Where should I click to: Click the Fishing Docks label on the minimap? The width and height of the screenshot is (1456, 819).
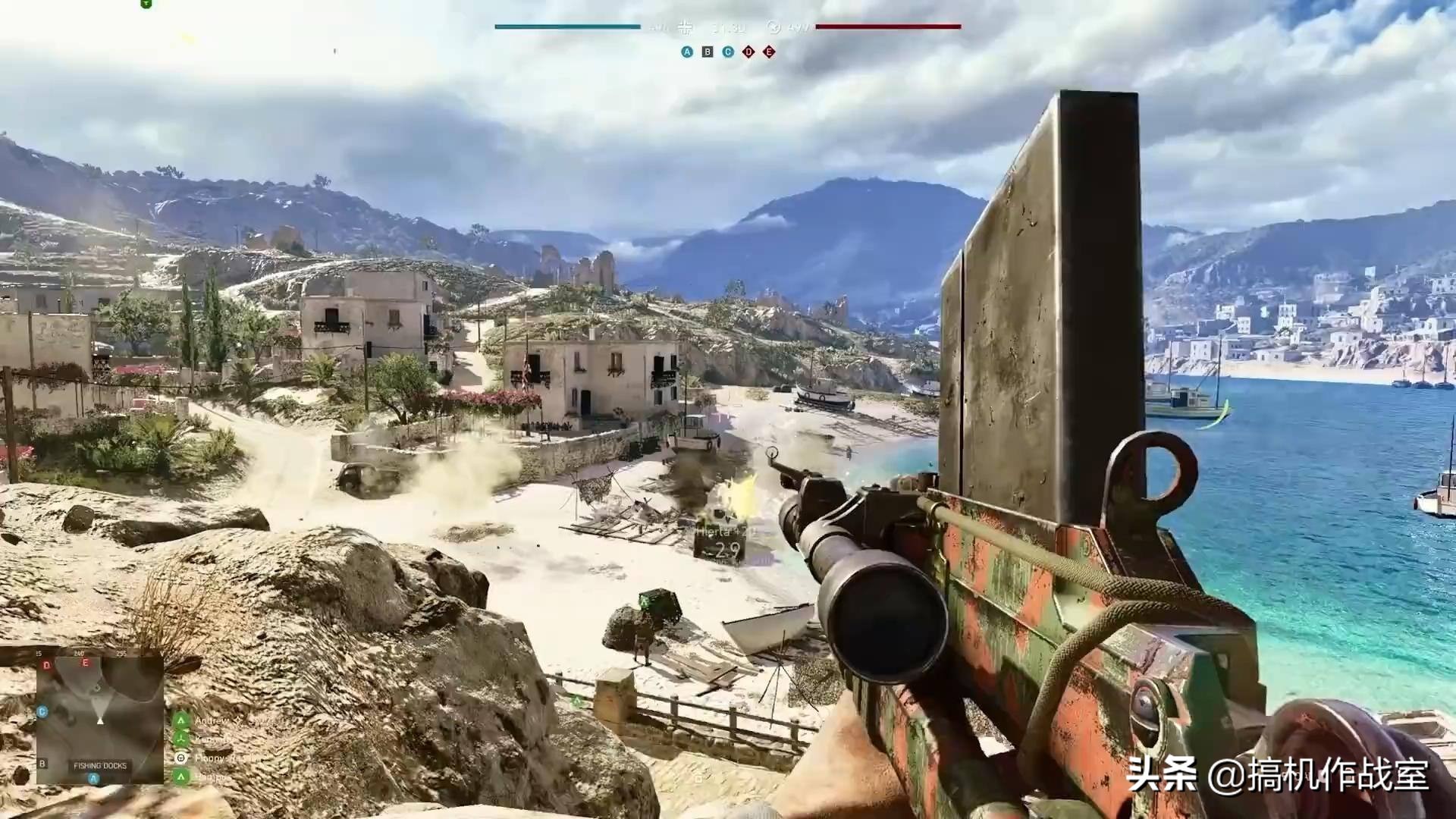pos(100,766)
